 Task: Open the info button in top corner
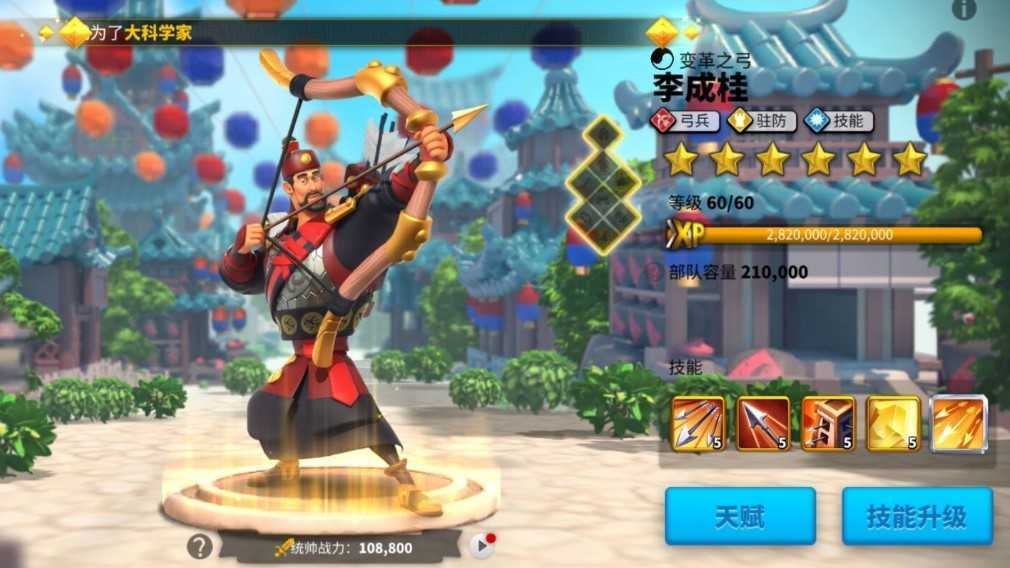coord(964,9)
